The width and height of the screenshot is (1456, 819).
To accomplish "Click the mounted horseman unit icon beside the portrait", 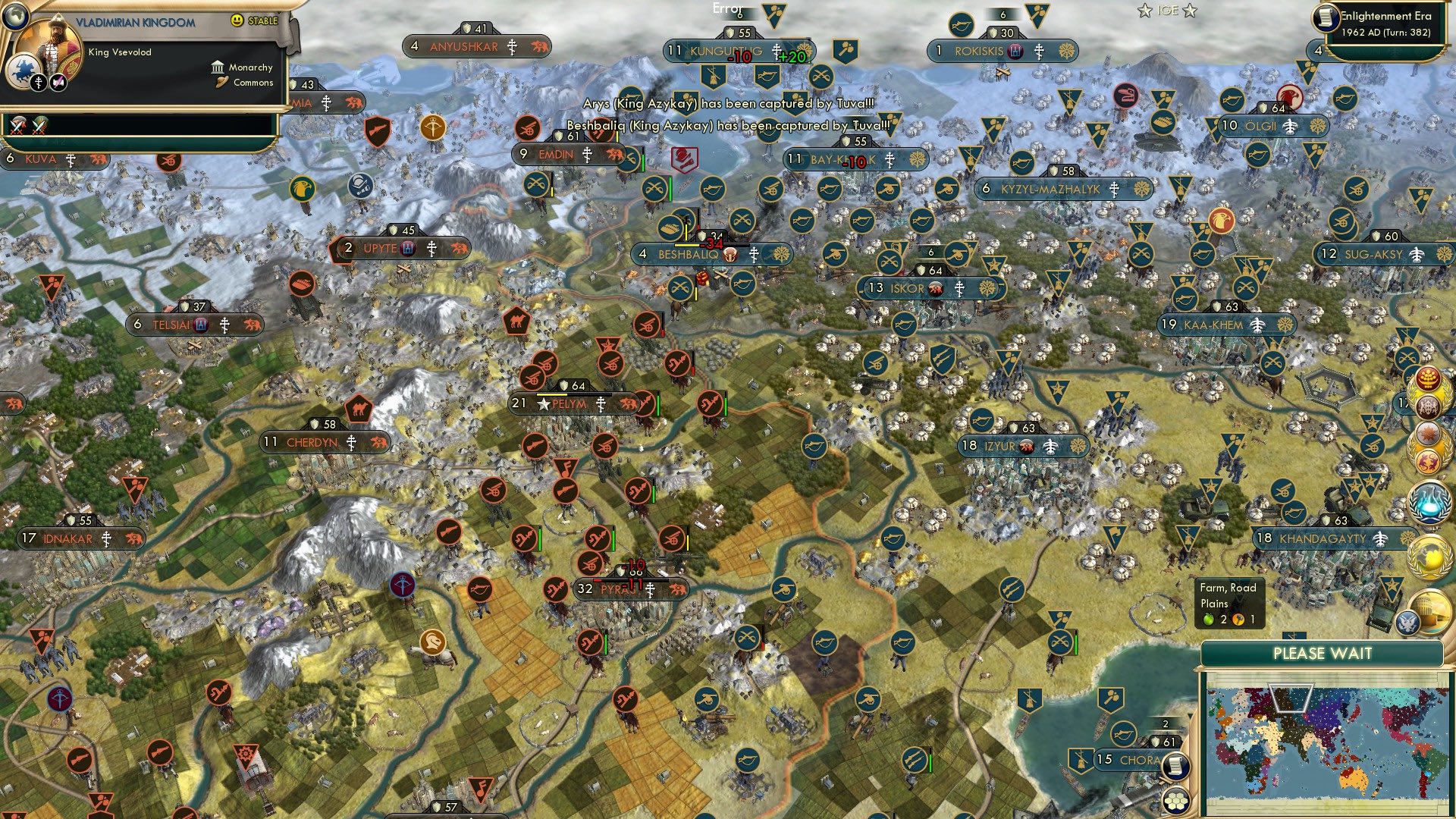I will pyautogui.click(x=22, y=71).
